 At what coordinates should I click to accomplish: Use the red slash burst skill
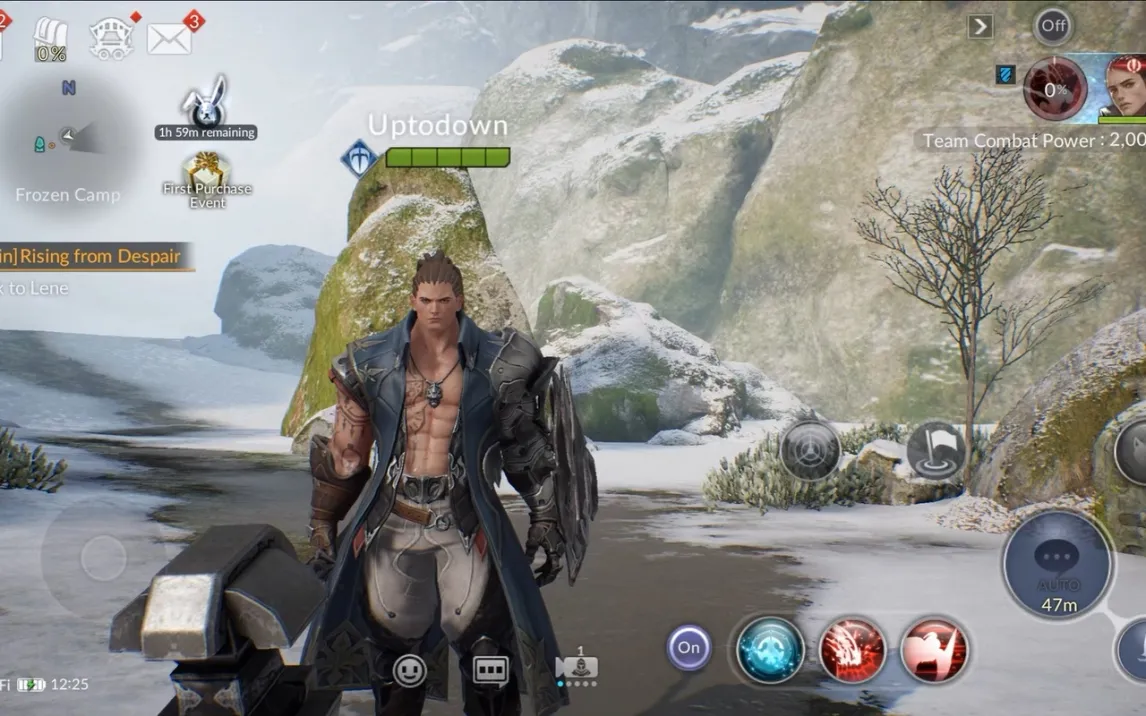point(853,650)
